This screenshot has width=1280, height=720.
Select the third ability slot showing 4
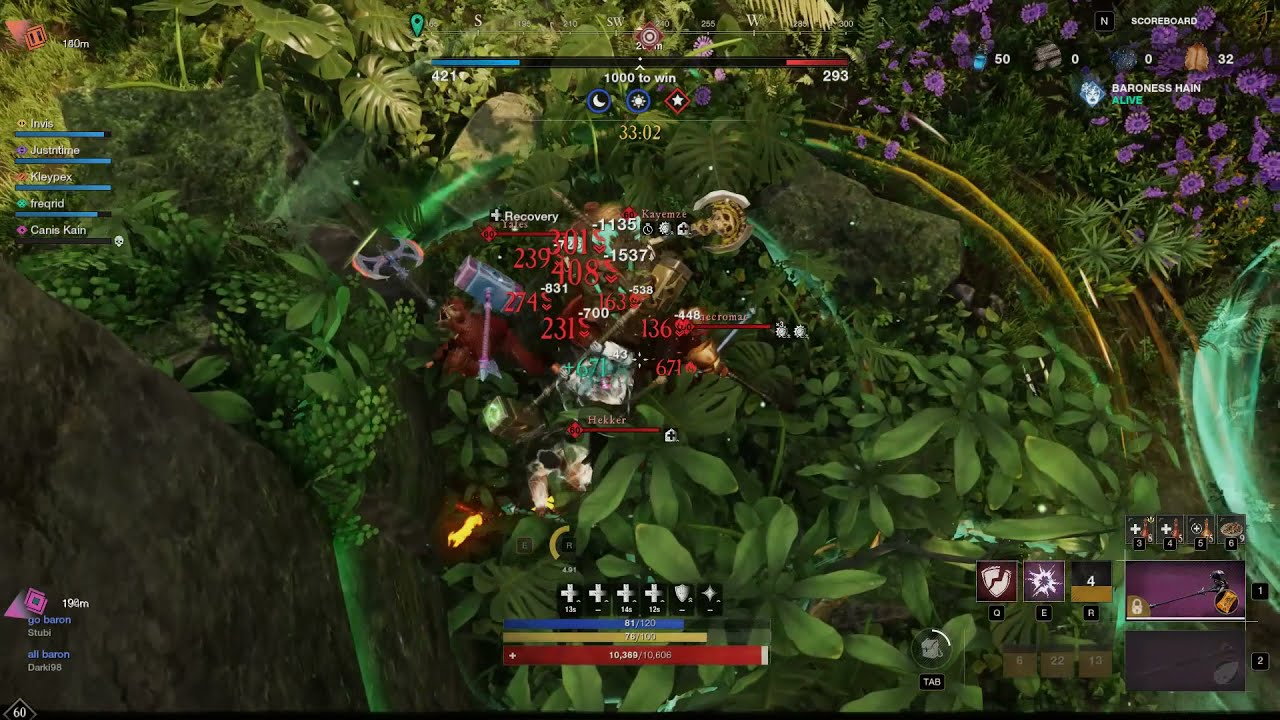point(1090,581)
